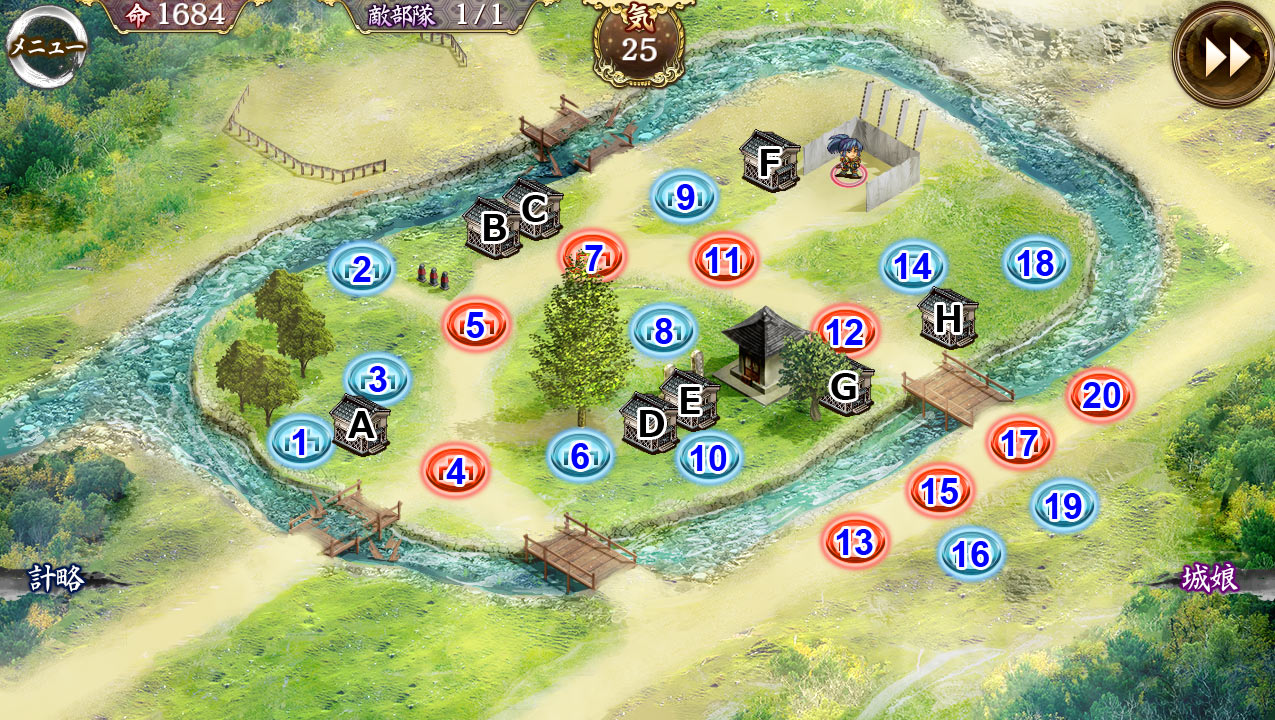Open the 計略 stratagem panel

(56, 579)
